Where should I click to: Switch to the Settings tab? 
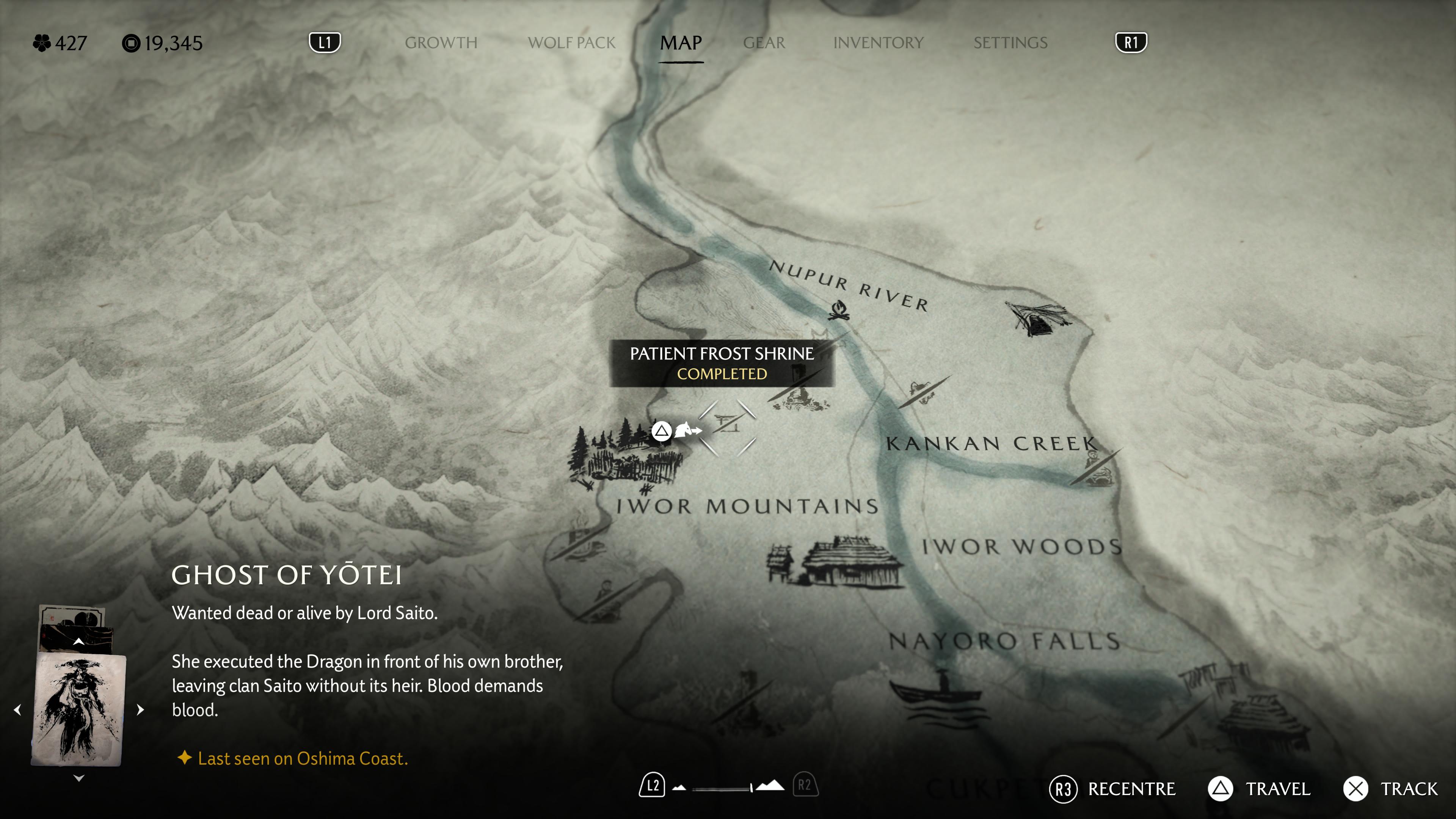click(1010, 43)
